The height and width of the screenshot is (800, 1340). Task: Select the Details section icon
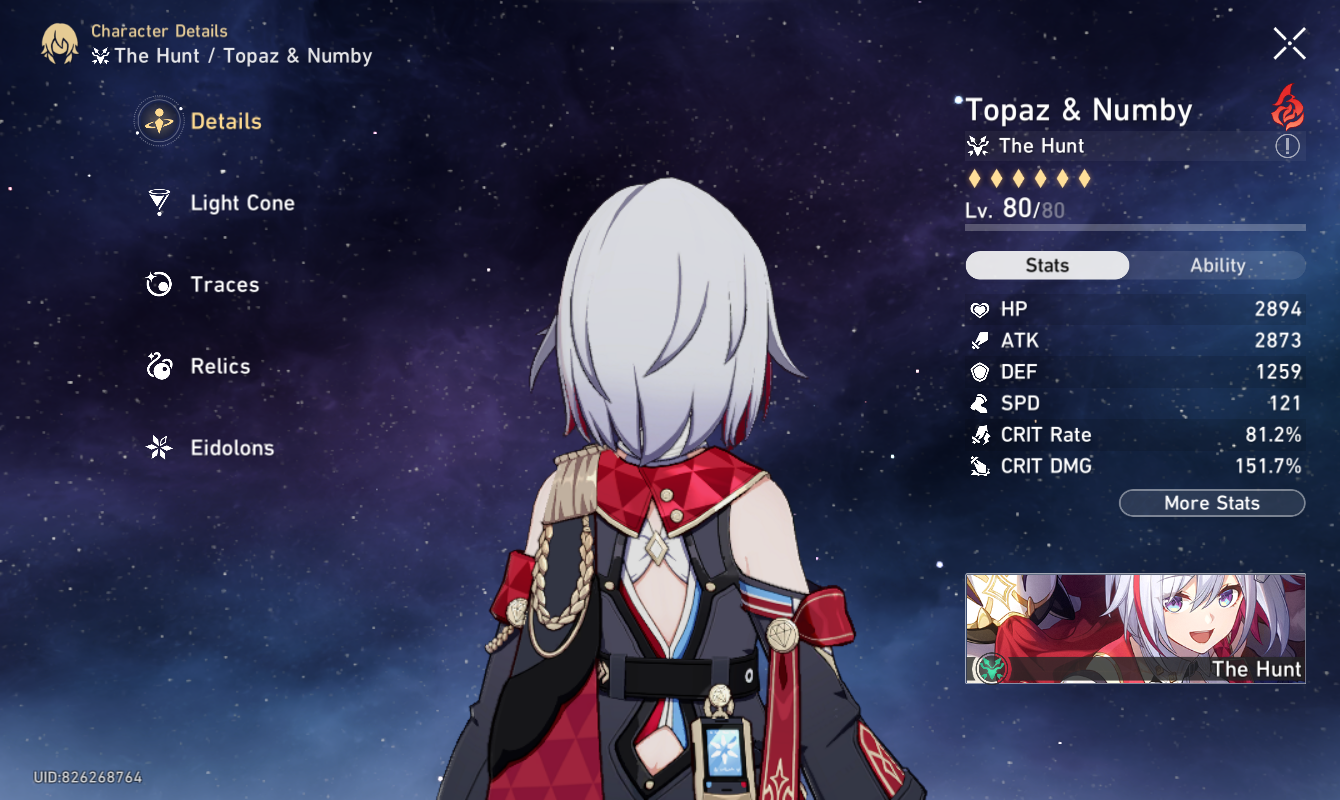(x=157, y=120)
